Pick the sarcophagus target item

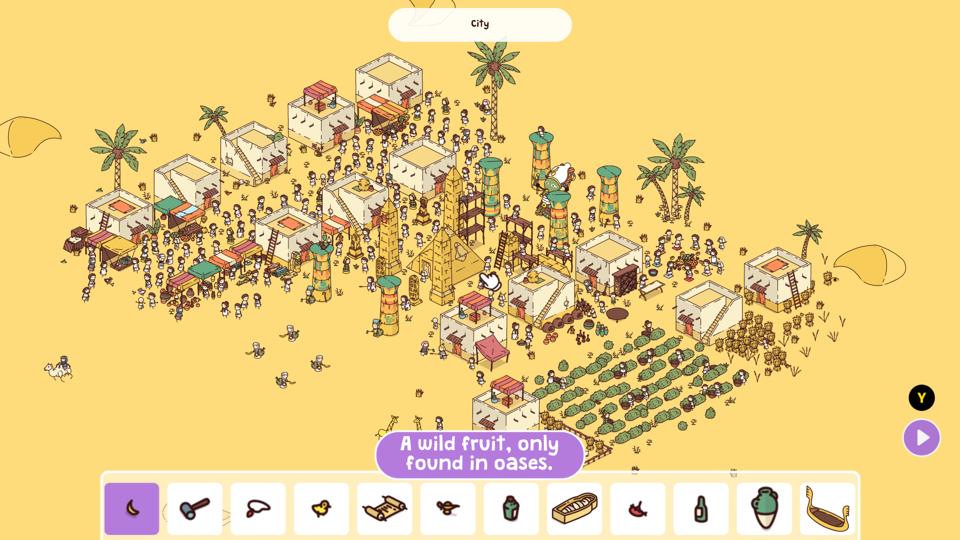click(x=575, y=509)
